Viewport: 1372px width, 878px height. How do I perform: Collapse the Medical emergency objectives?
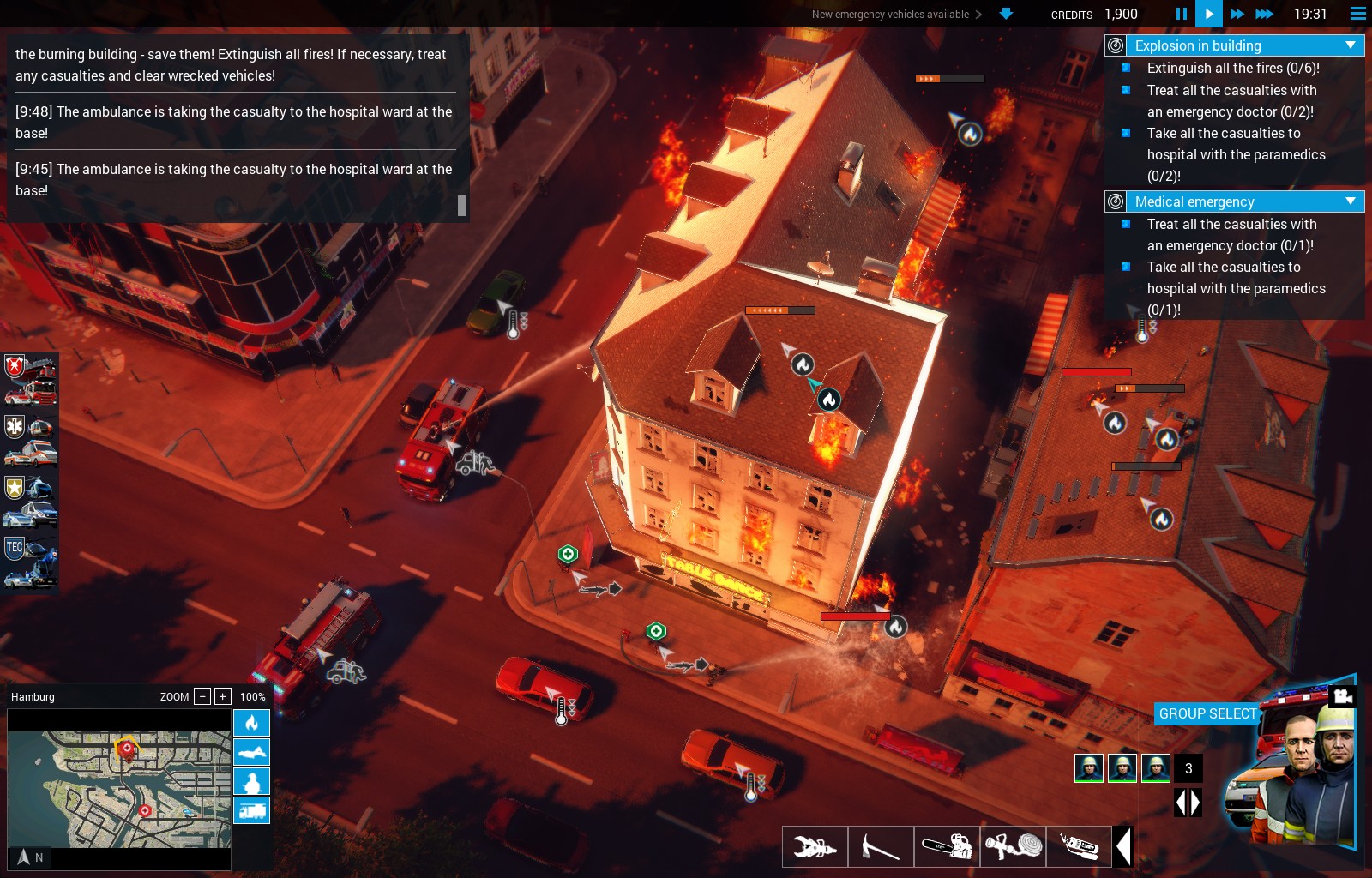point(1351,201)
